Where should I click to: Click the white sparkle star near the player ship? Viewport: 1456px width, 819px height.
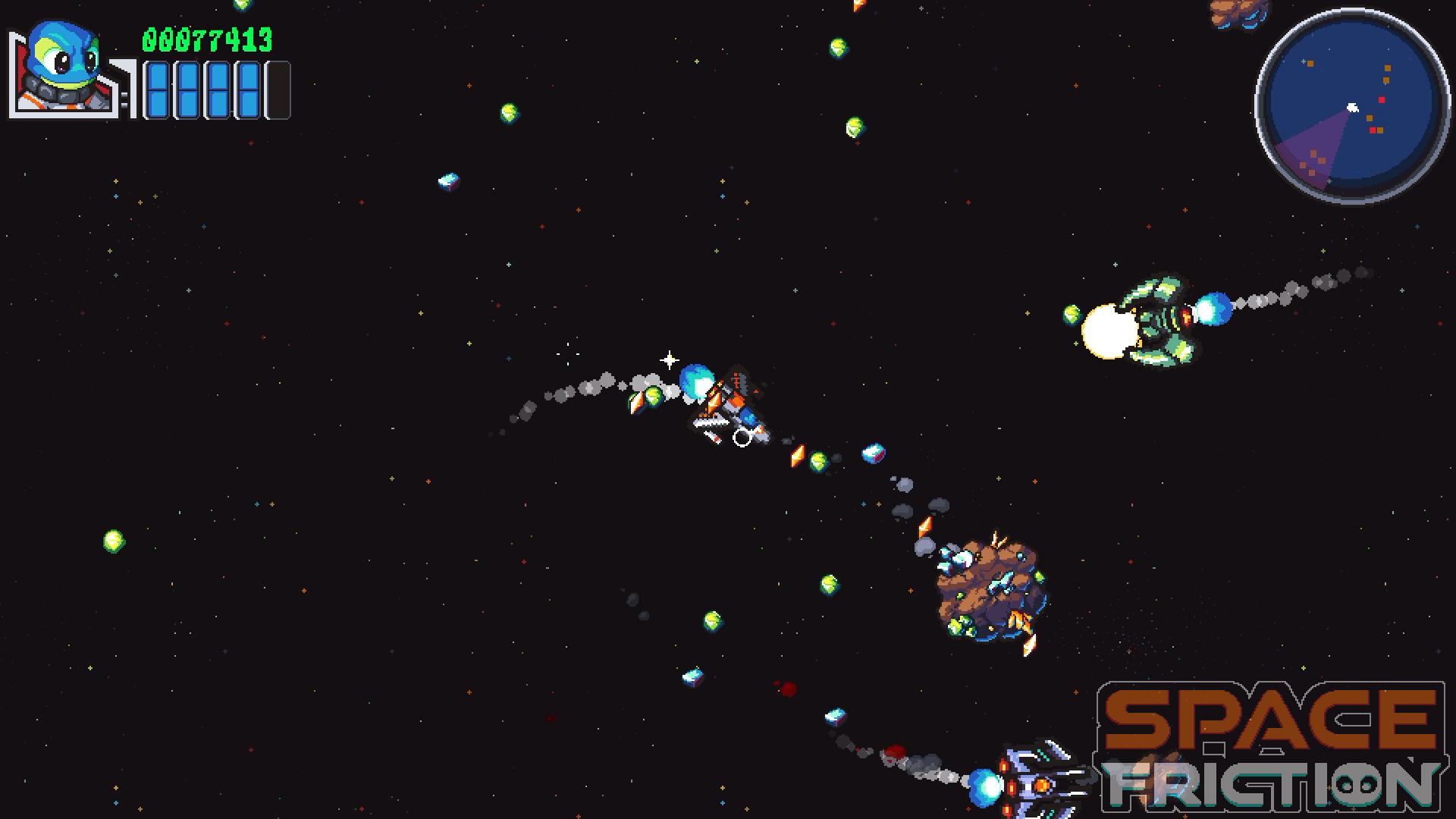click(x=669, y=359)
